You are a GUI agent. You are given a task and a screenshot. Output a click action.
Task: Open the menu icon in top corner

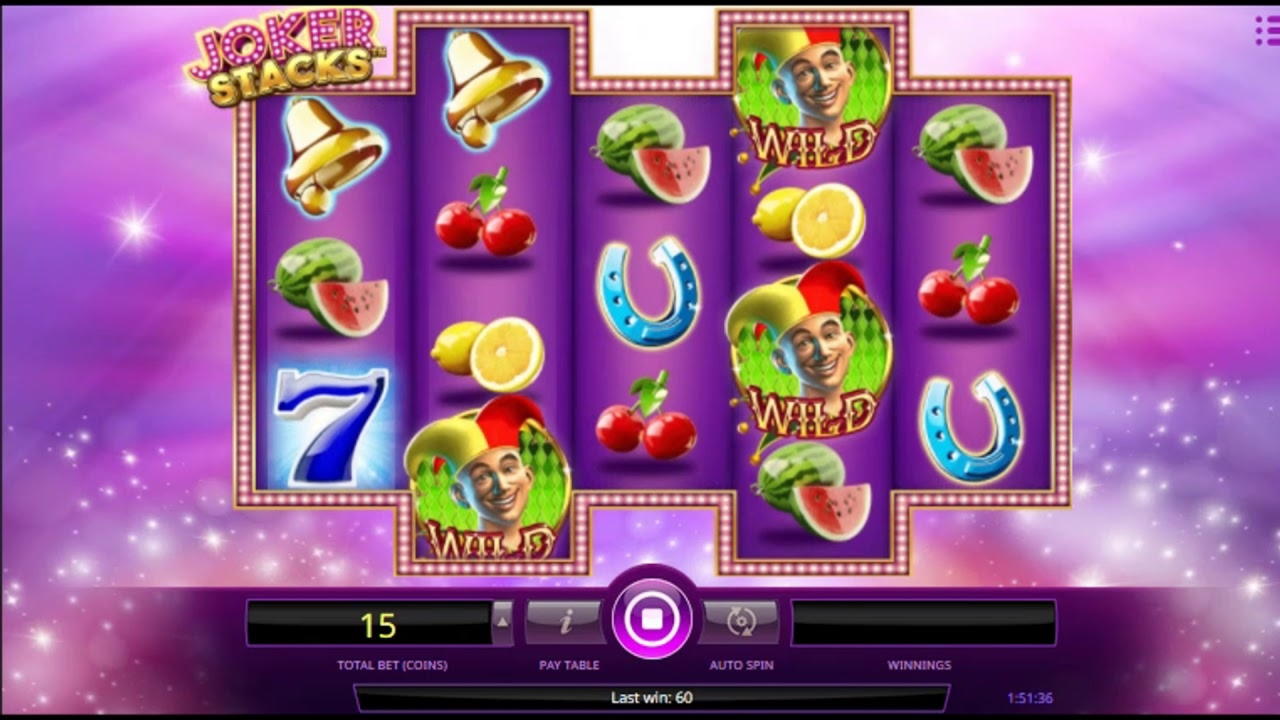1266,31
